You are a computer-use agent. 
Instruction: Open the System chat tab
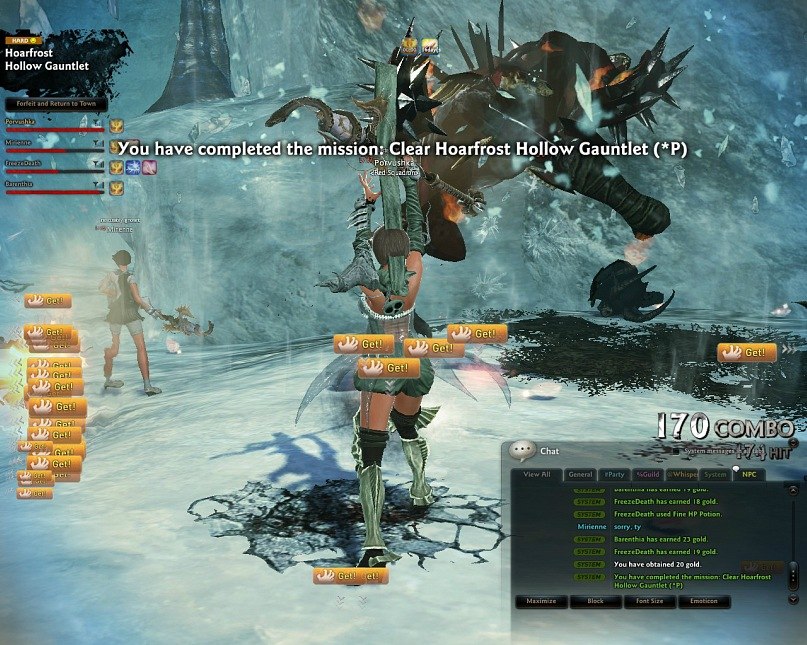[715, 475]
